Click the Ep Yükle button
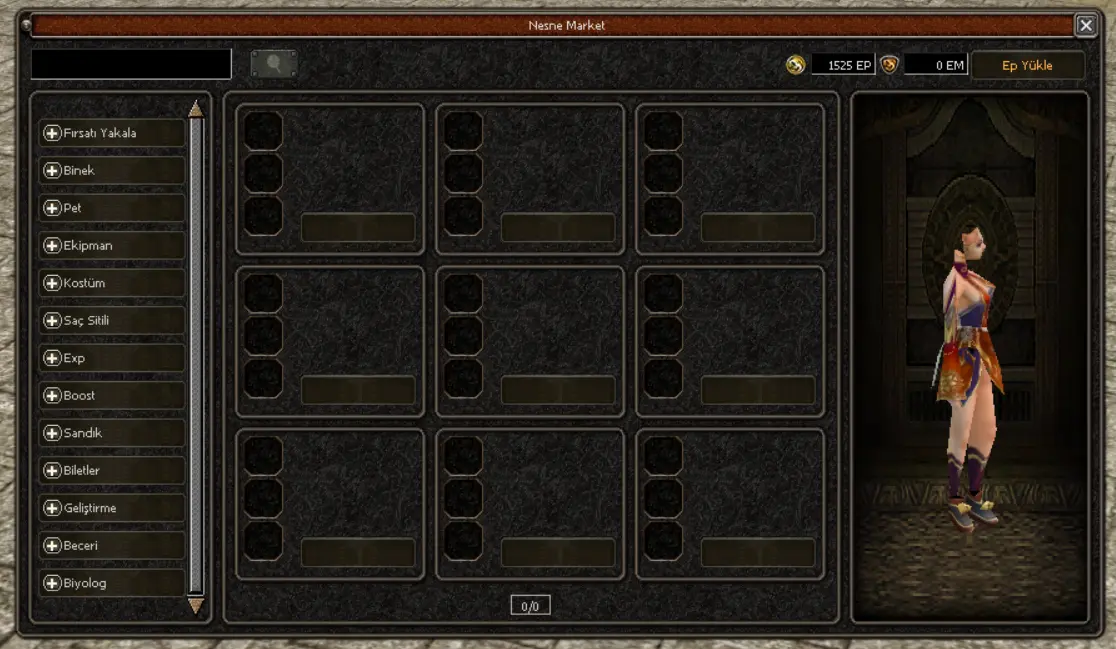This screenshot has height=649, width=1116. [1027, 66]
